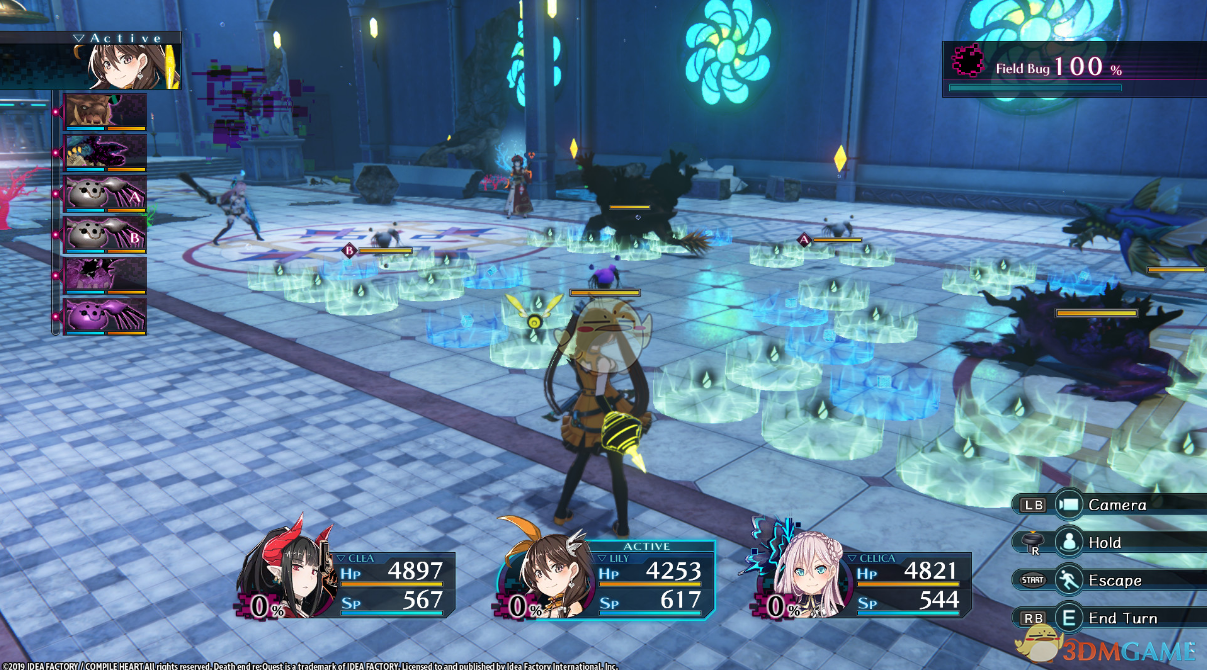Select the fanged beast turn-order portrait
1207x670 pixels.
click(105, 111)
